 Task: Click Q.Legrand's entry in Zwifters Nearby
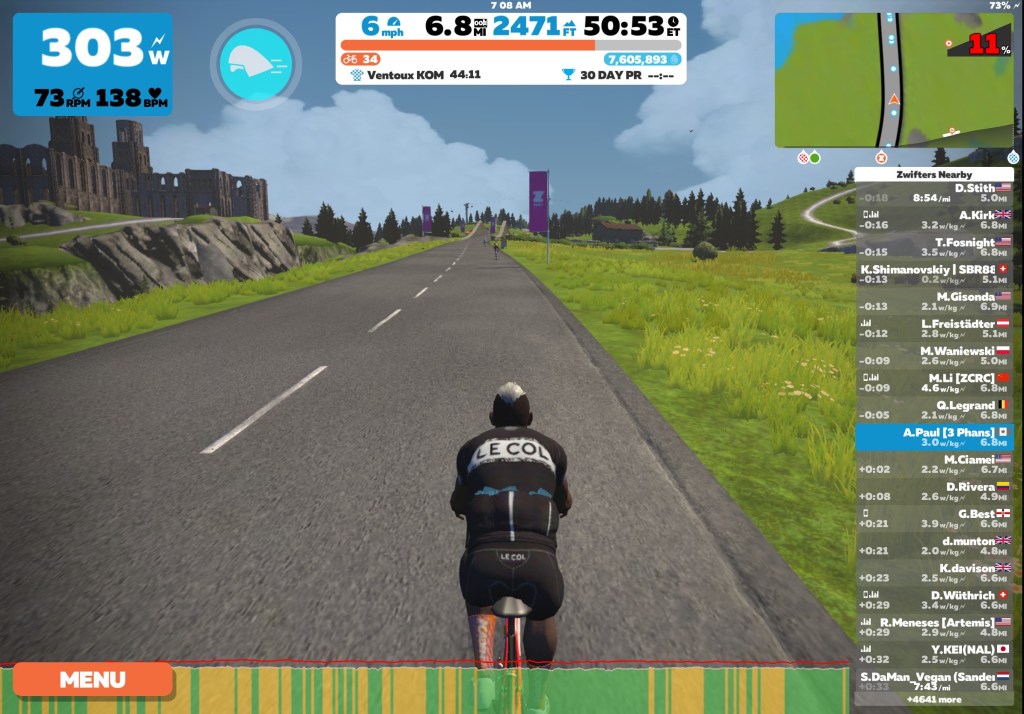(x=934, y=410)
